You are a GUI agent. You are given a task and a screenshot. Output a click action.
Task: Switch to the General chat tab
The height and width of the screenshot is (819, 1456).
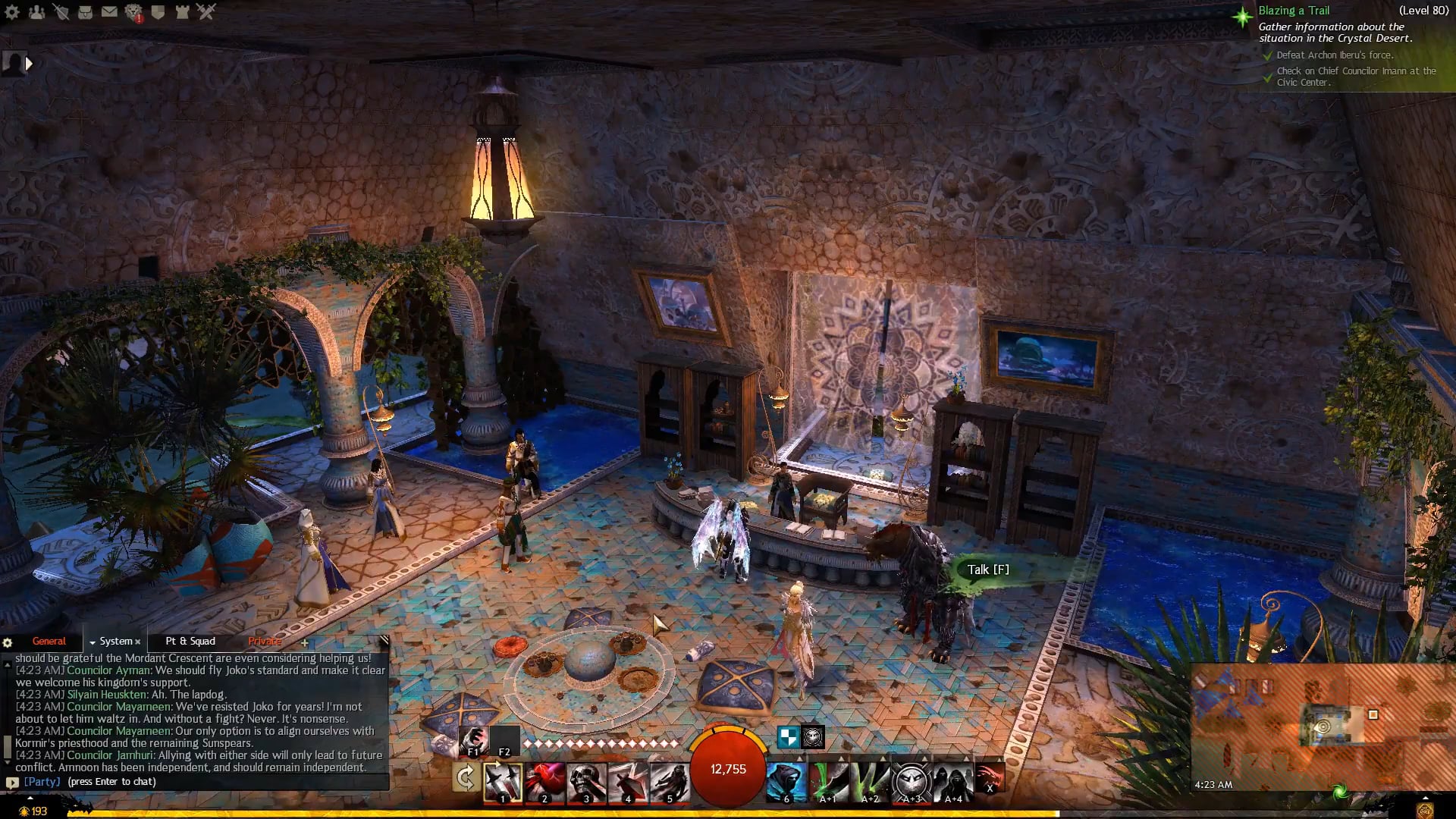[49, 642]
